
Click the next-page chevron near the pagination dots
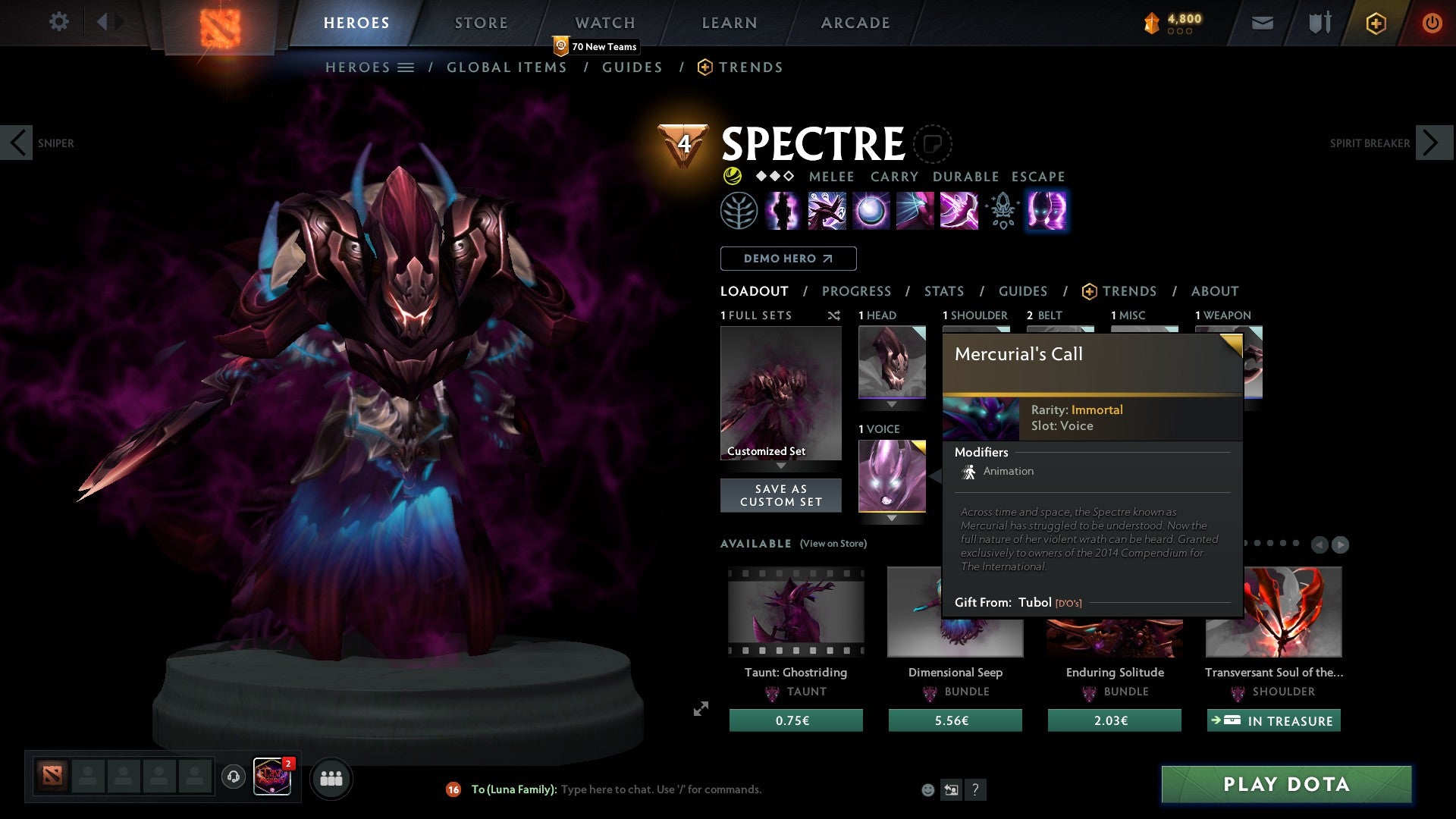pos(1341,544)
